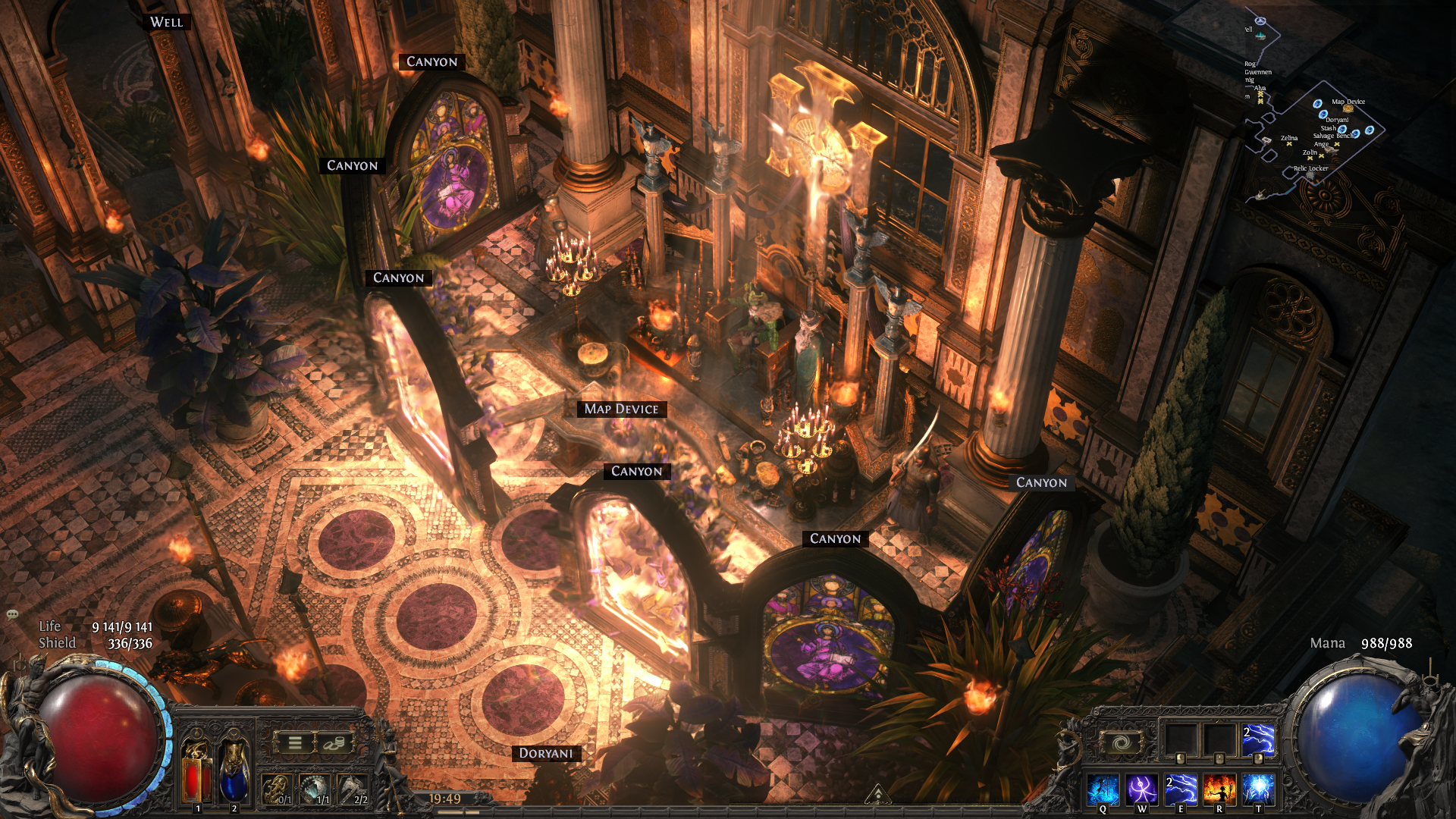Activate the glowing white orb hands skill

point(1258,789)
